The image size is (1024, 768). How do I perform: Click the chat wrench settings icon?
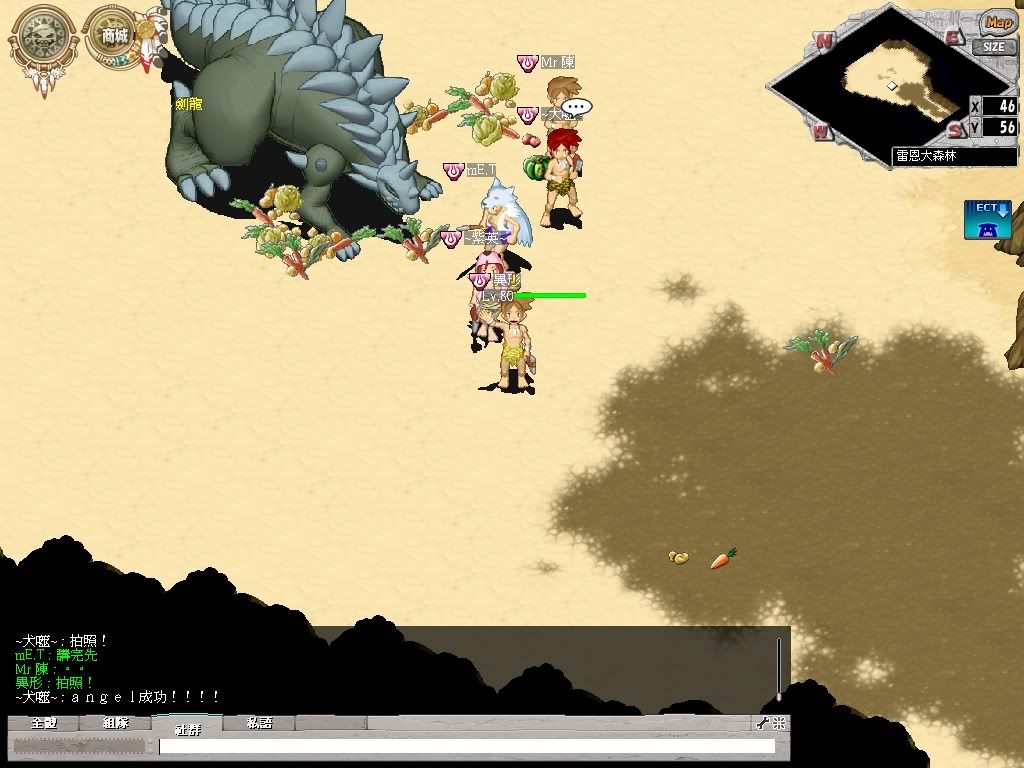762,723
